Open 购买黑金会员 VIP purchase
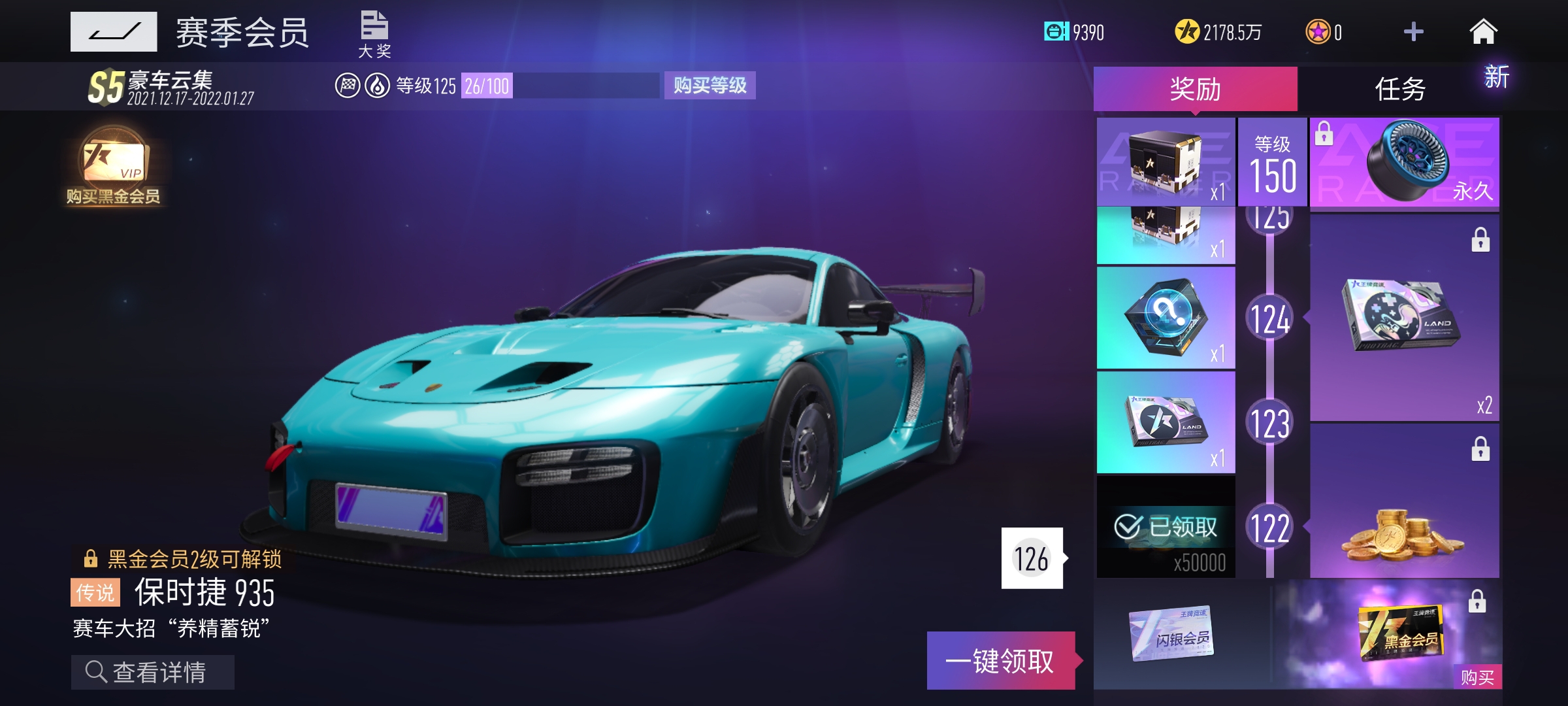This screenshot has height=706, width=1568. (113, 167)
